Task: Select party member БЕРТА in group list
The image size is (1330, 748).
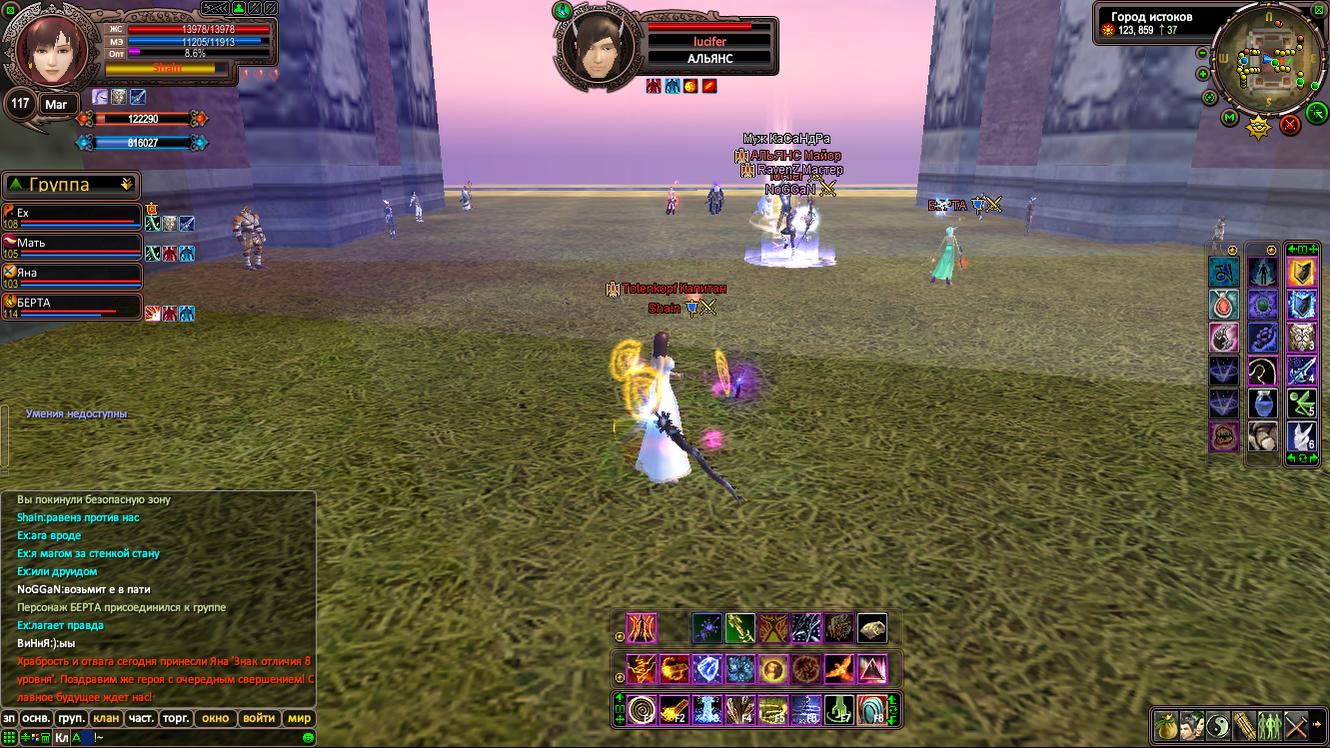Action: pos(72,305)
